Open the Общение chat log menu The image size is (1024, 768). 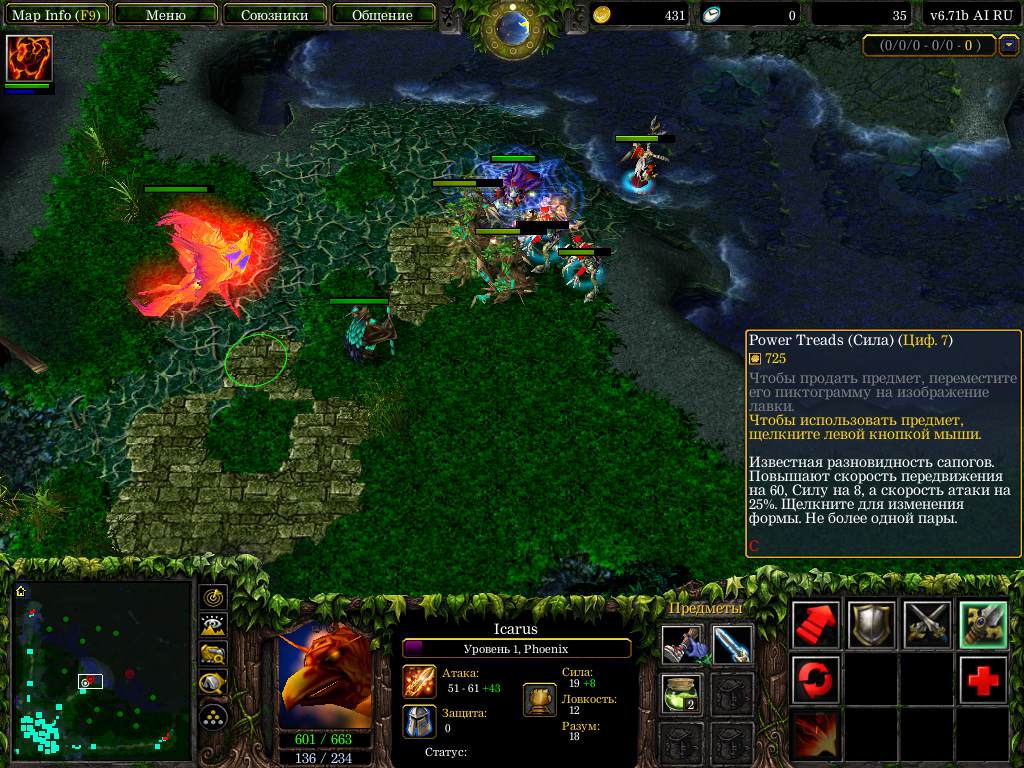(382, 15)
